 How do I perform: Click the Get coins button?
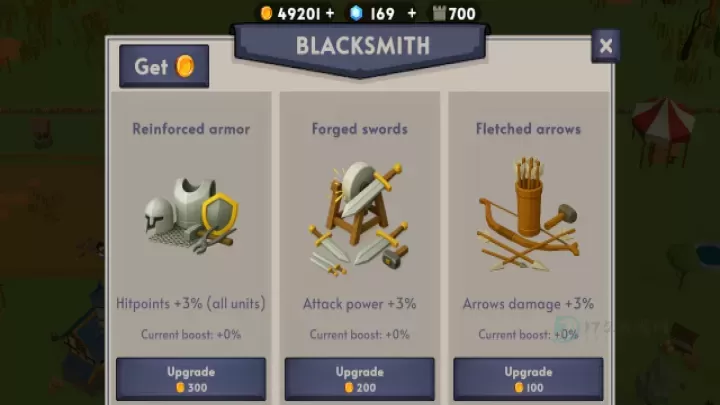pos(164,67)
